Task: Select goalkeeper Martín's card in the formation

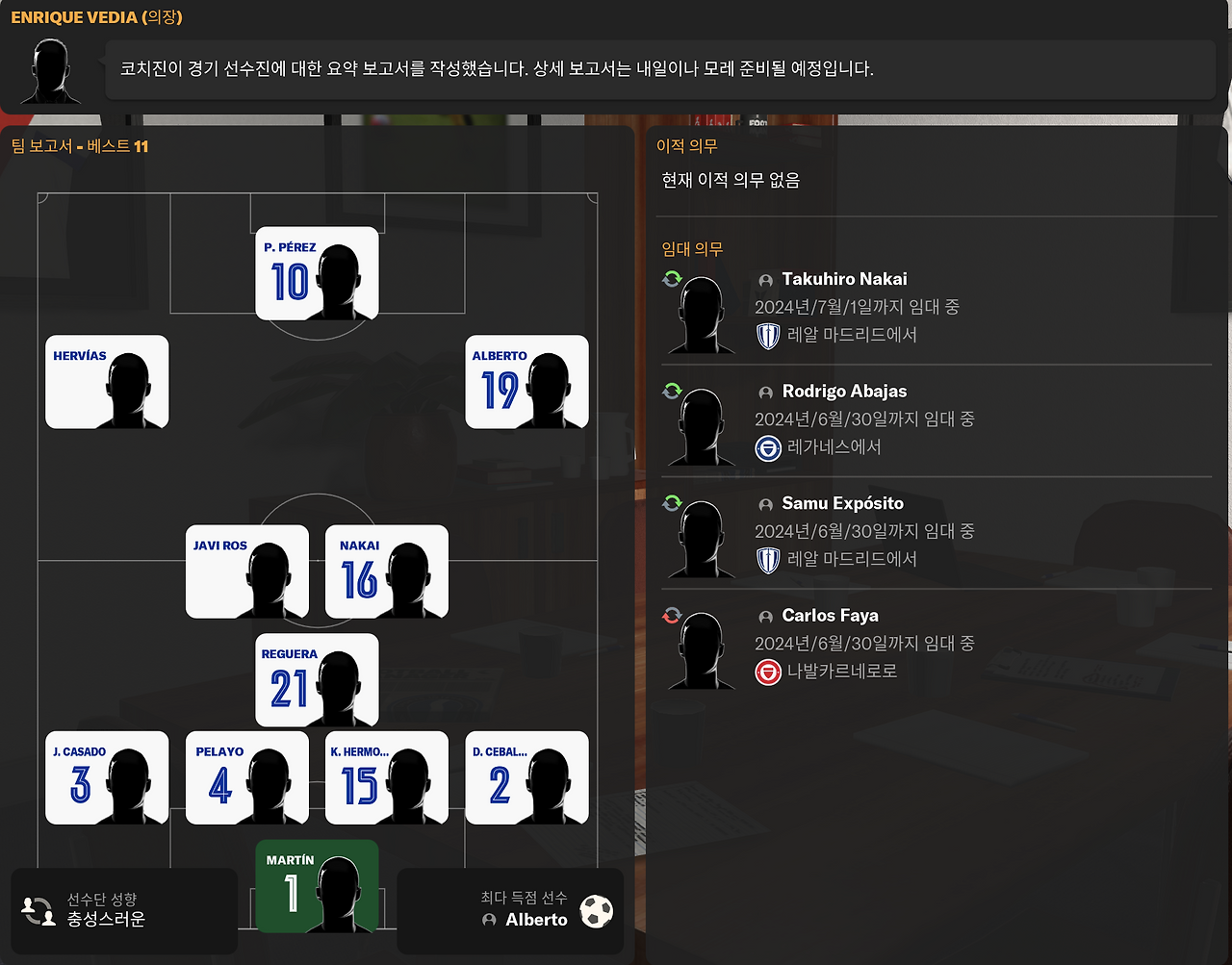Action: [317, 885]
